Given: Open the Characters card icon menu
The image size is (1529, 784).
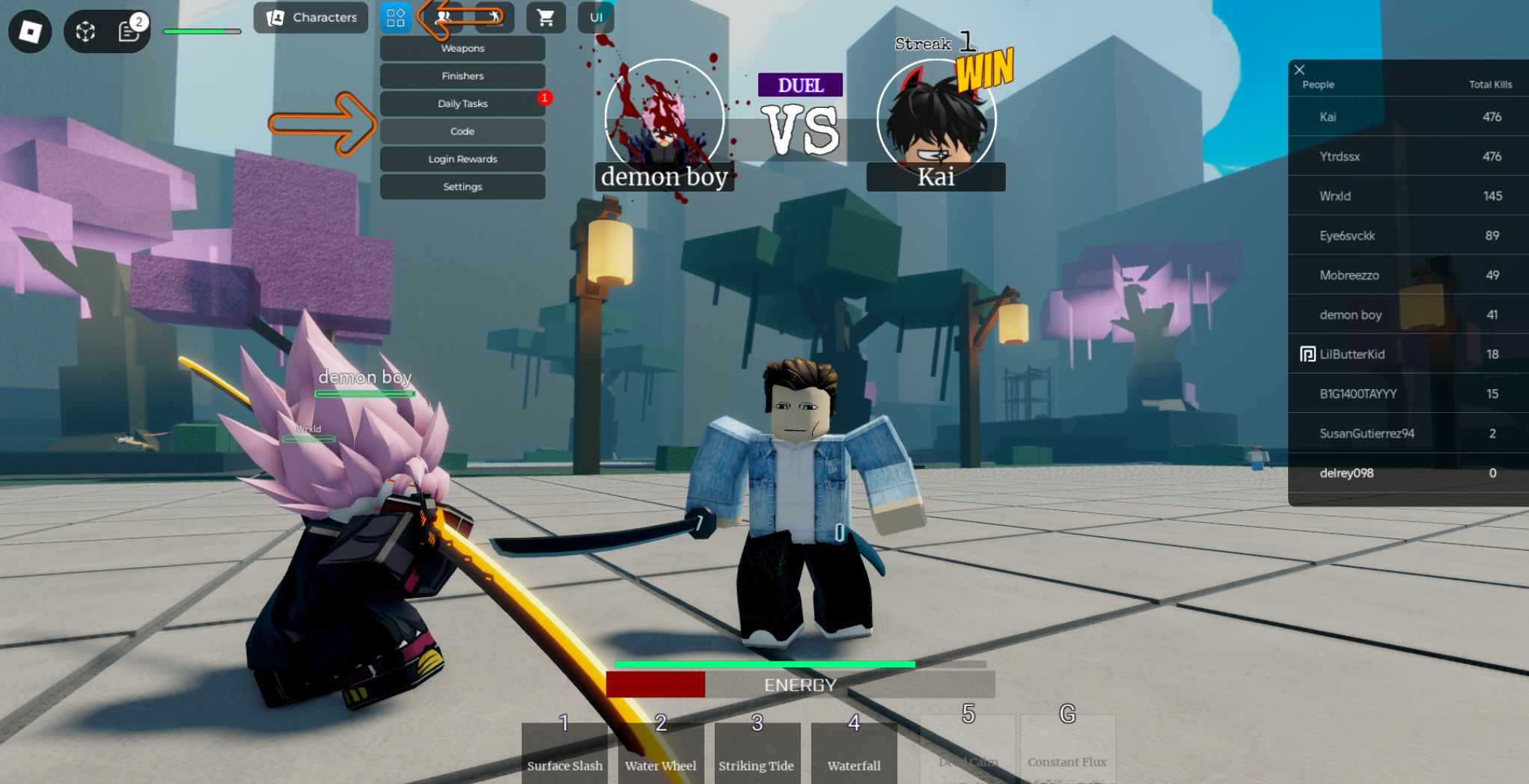Looking at the screenshot, I should click(310, 17).
